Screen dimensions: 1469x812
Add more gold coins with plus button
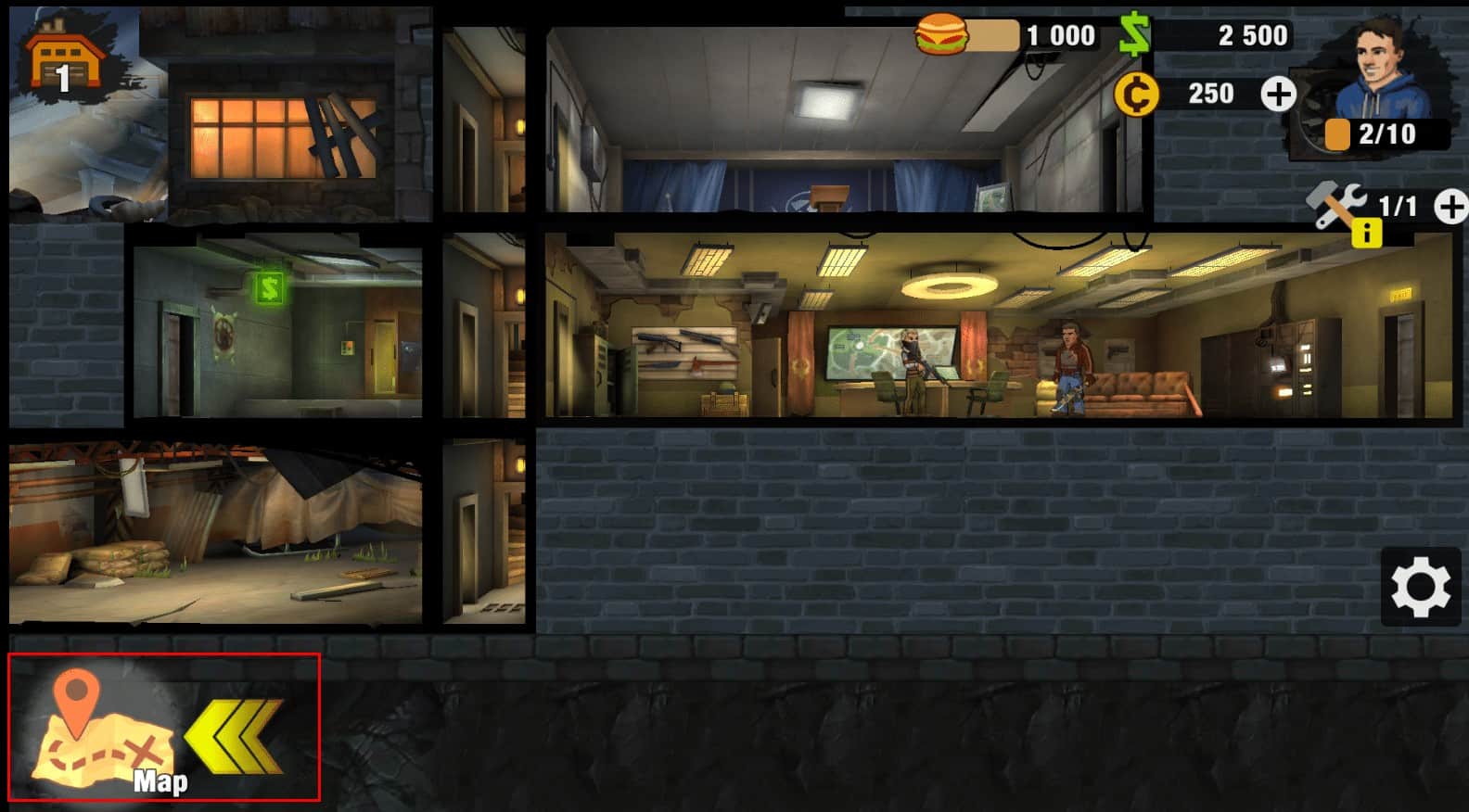pyautogui.click(x=1278, y=94)
